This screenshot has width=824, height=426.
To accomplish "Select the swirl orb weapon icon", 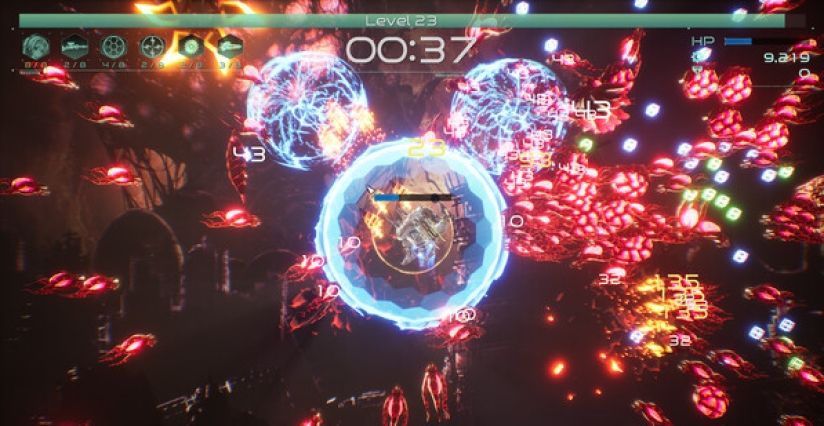I will [x=36, y=46].
